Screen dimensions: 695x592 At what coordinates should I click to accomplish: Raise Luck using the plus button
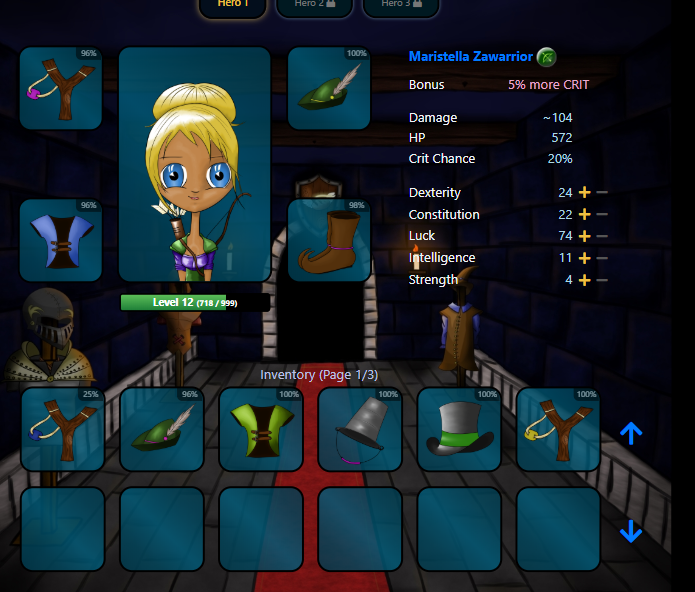click(x=585, y=237)
